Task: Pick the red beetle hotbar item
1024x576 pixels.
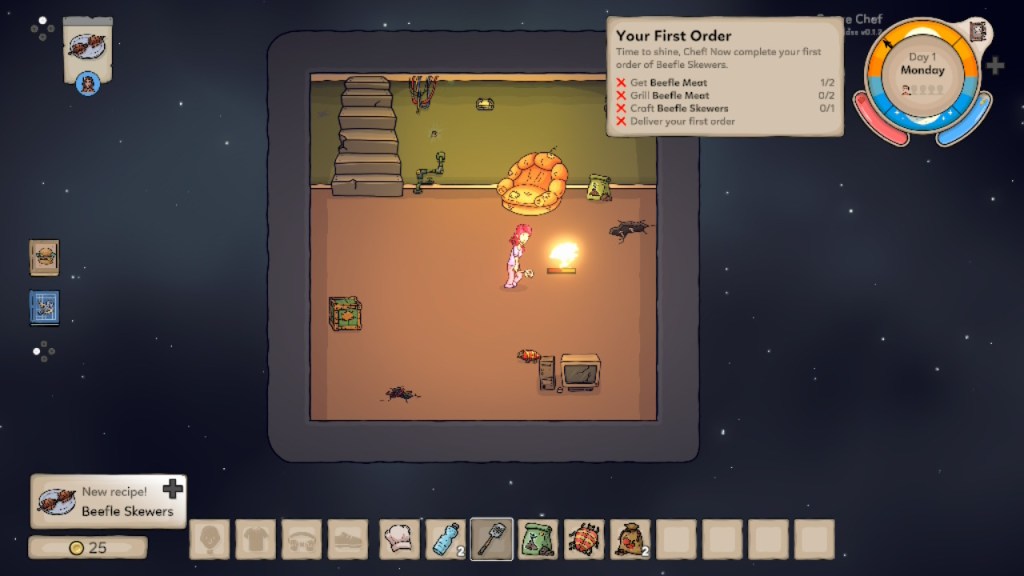Action: click(x=584, y=540)
